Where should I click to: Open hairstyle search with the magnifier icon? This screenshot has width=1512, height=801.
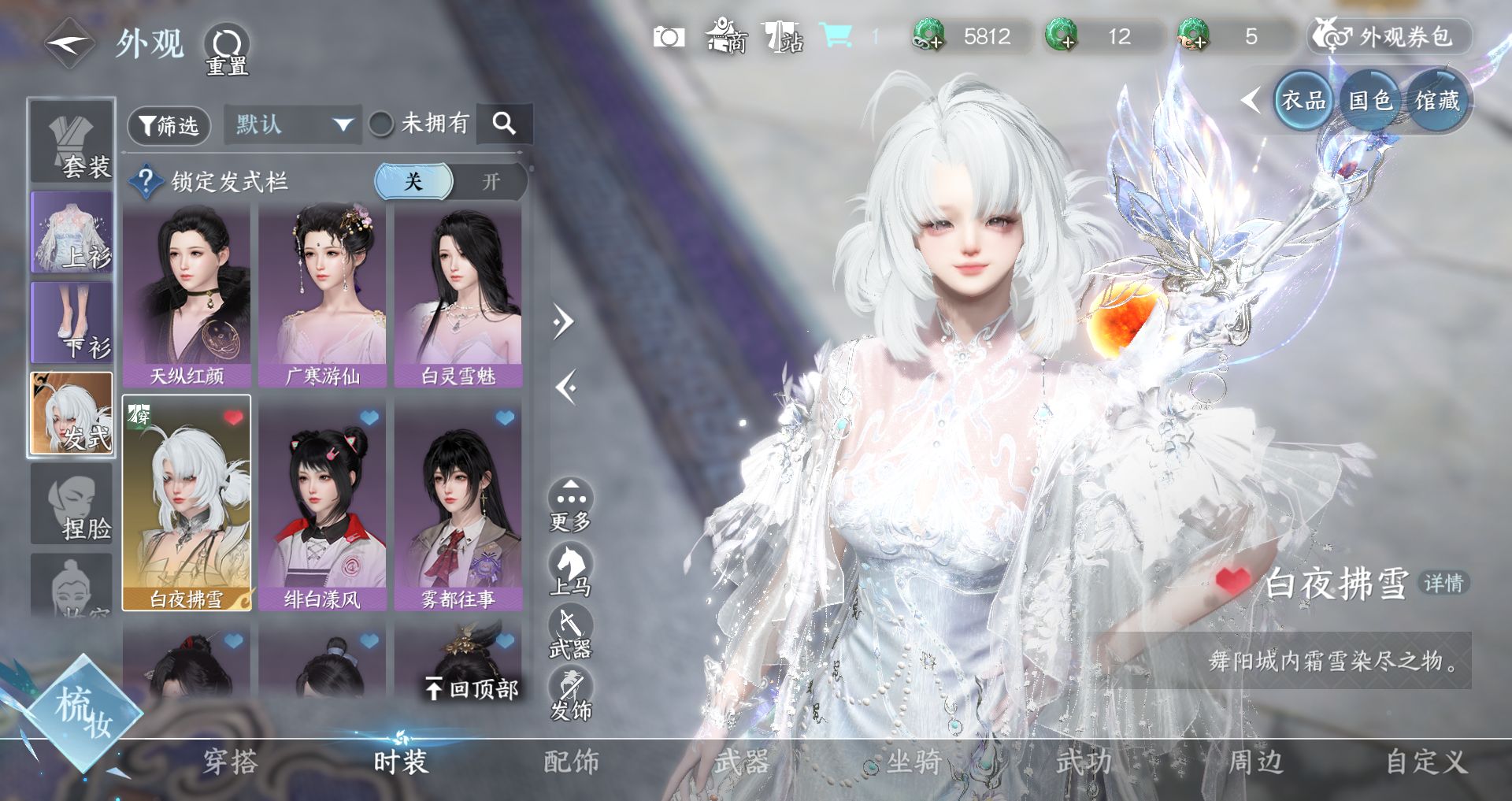coord(504,124)
